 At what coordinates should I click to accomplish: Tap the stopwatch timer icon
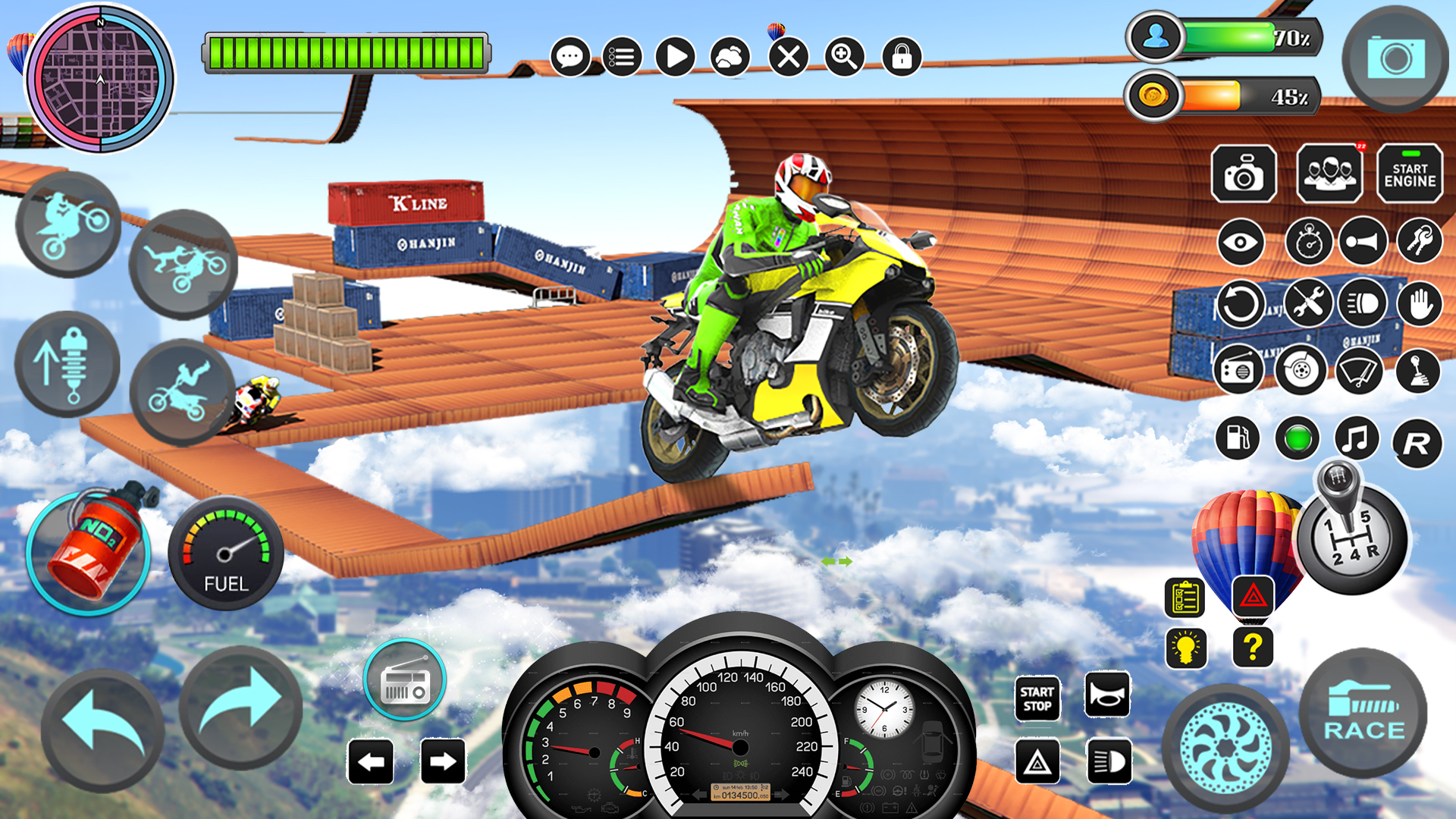tap(1310, 241)
